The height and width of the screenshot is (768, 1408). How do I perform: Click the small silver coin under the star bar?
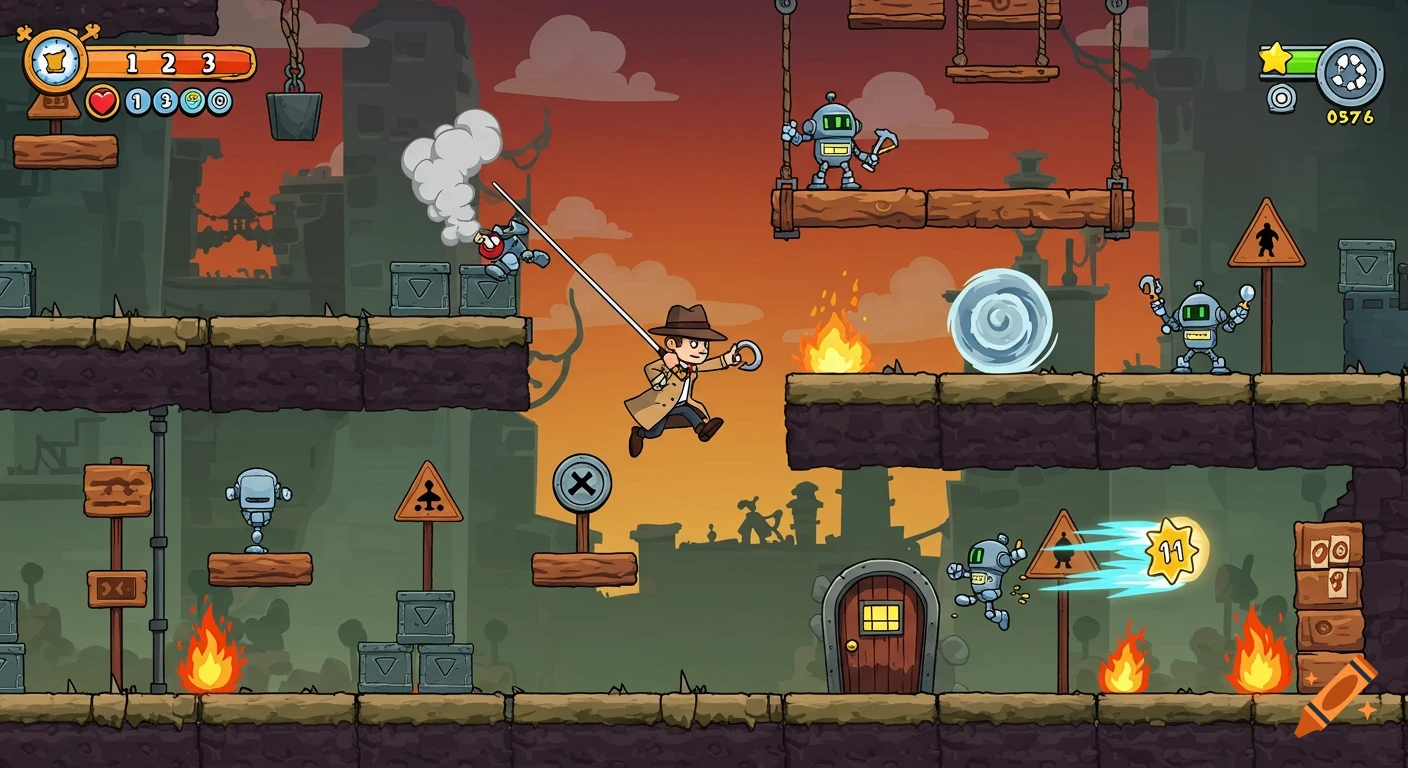[x=1282, y=97]
